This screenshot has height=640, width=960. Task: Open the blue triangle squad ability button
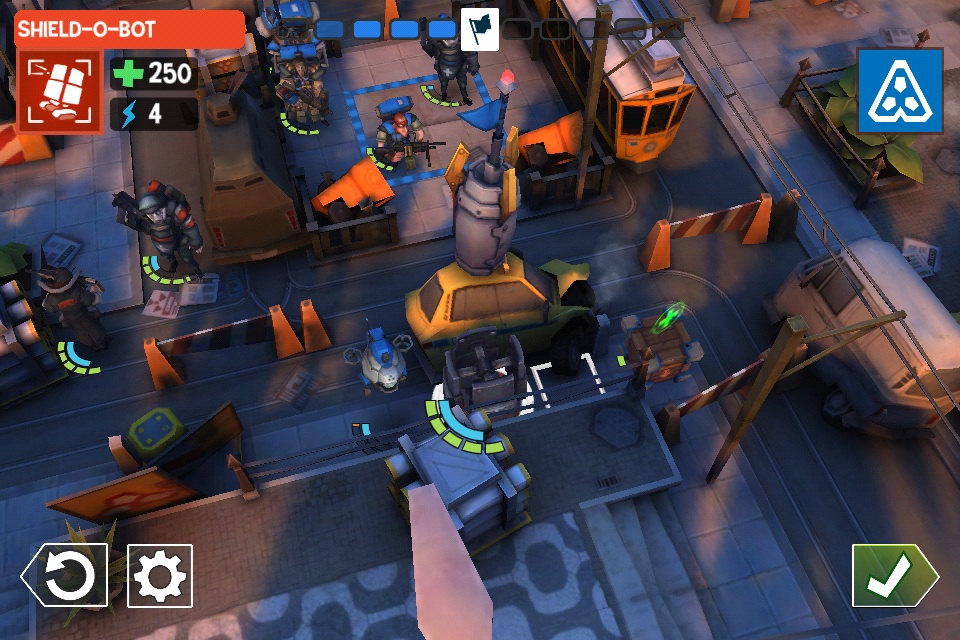point(900,91)
